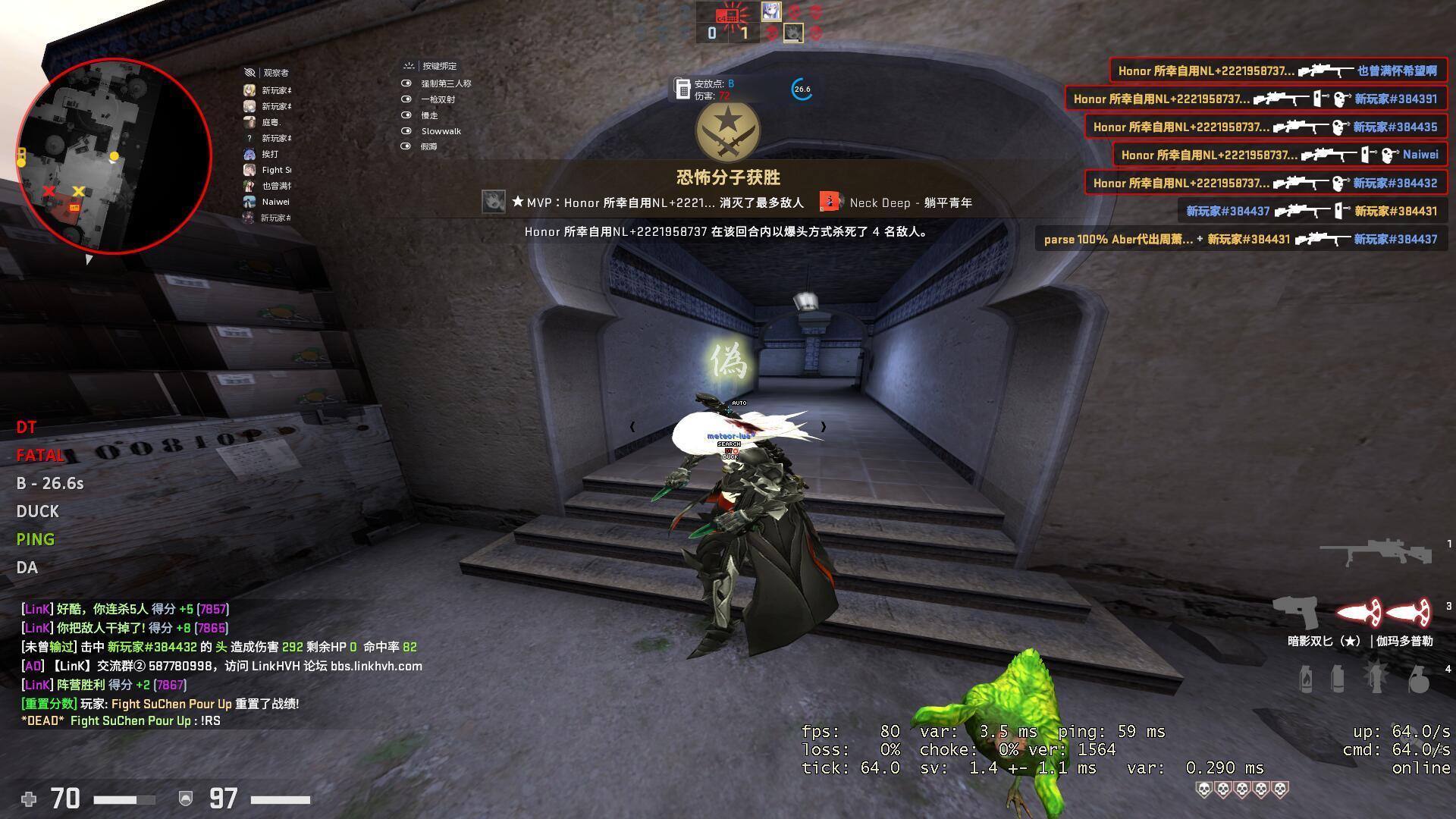This screenshot has width=1456, height=819.
Task: Click the right chevron to spectate next player
Action: [x=824, y=426]
